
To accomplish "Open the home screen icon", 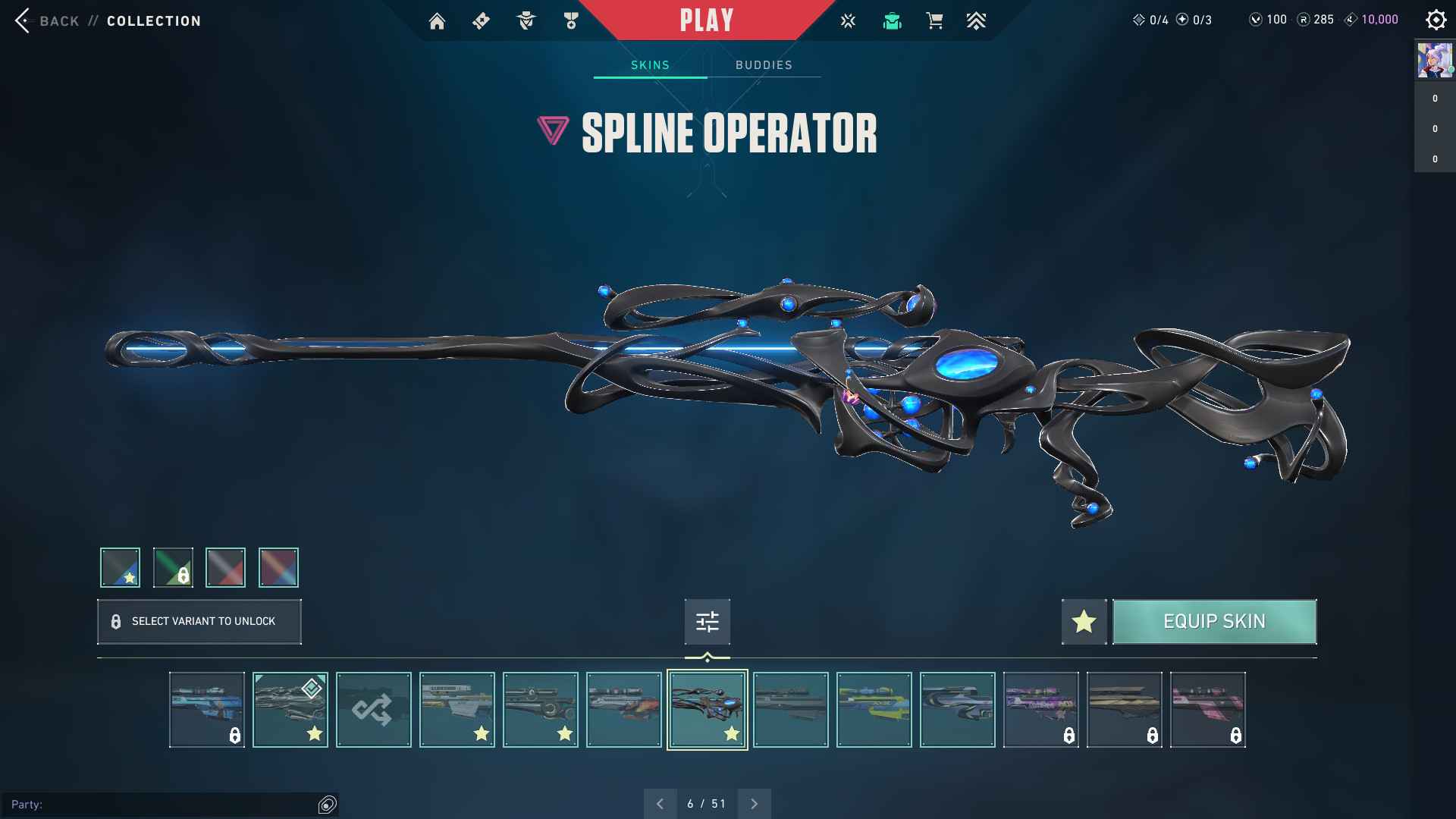I will [x=437, y=21].
